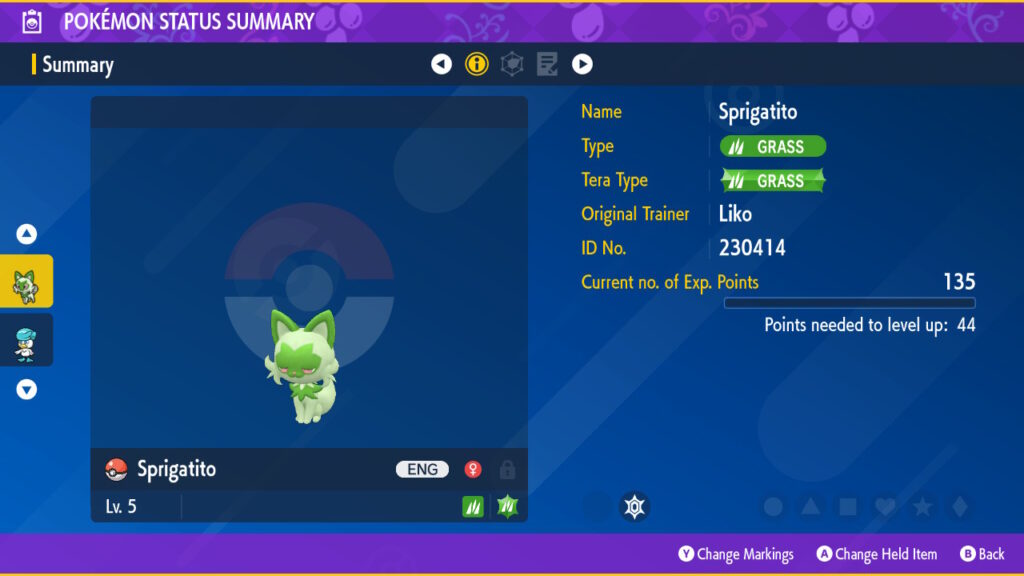The width and height of the screenshot is (1024, 576).
Task: Switch to the stats hexagon tab
Action: tap(512, 65)
